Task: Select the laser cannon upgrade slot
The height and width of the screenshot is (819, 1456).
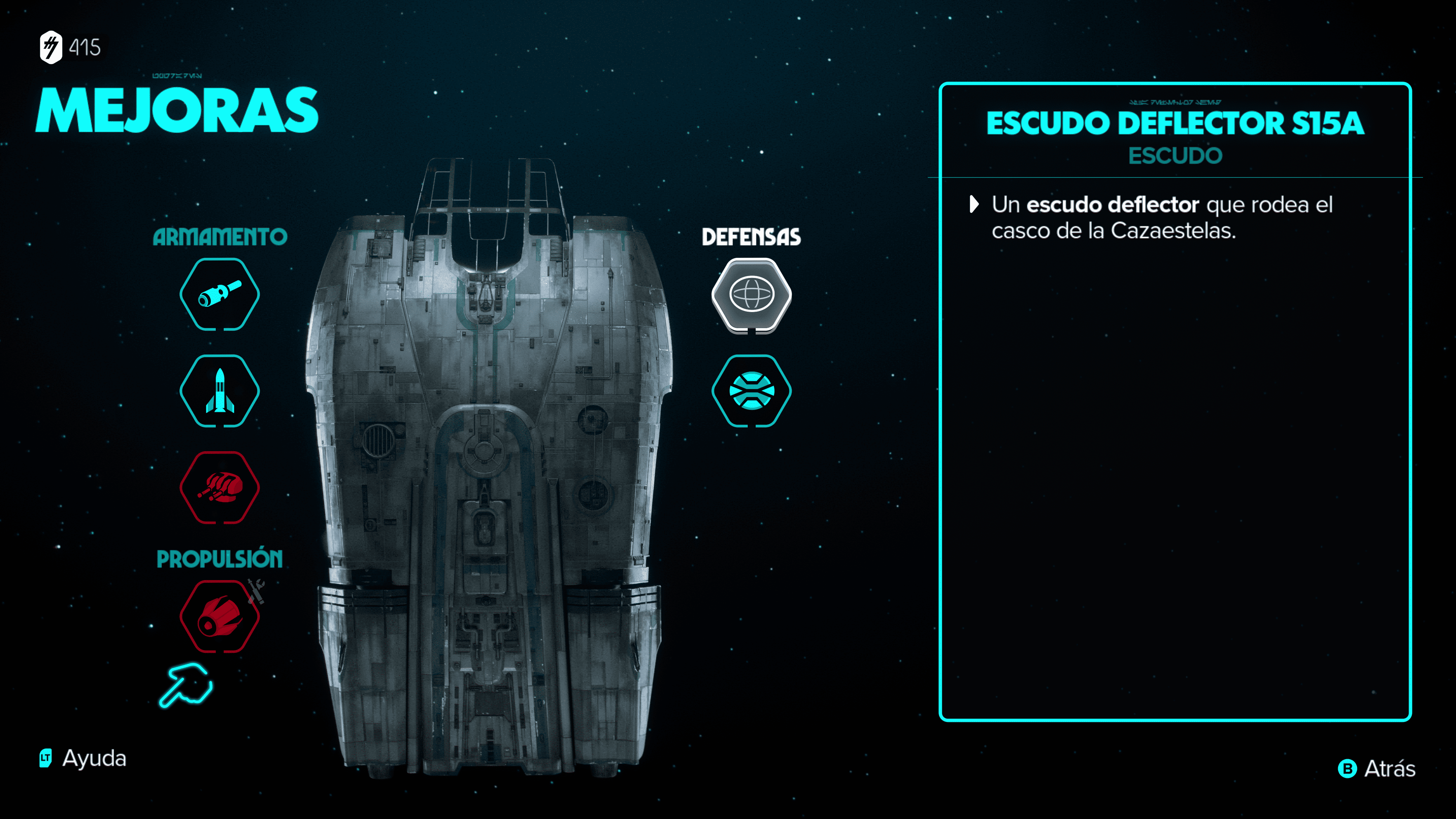Action: click(219, 294)
